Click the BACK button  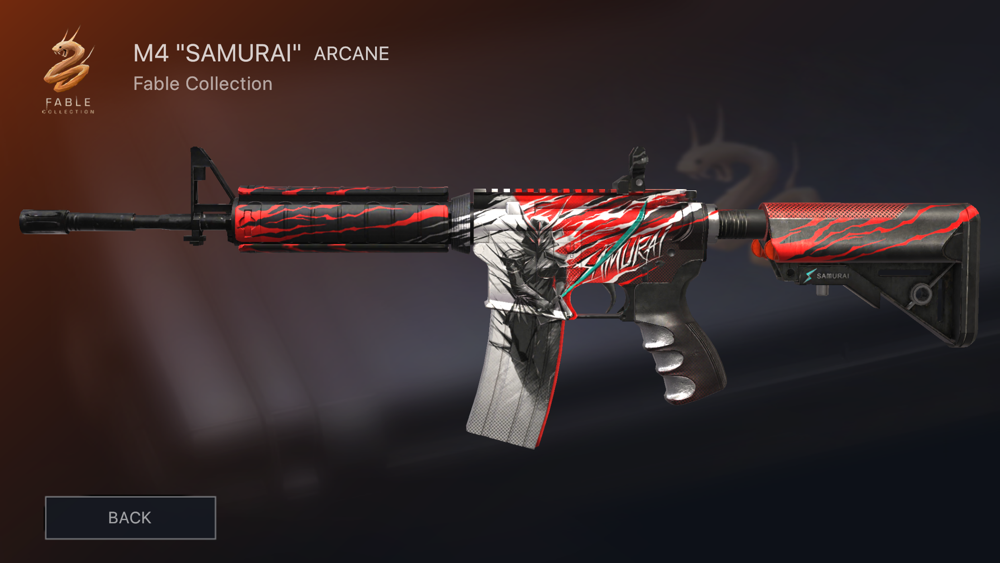pyautogui.click(x=130, y=518)
